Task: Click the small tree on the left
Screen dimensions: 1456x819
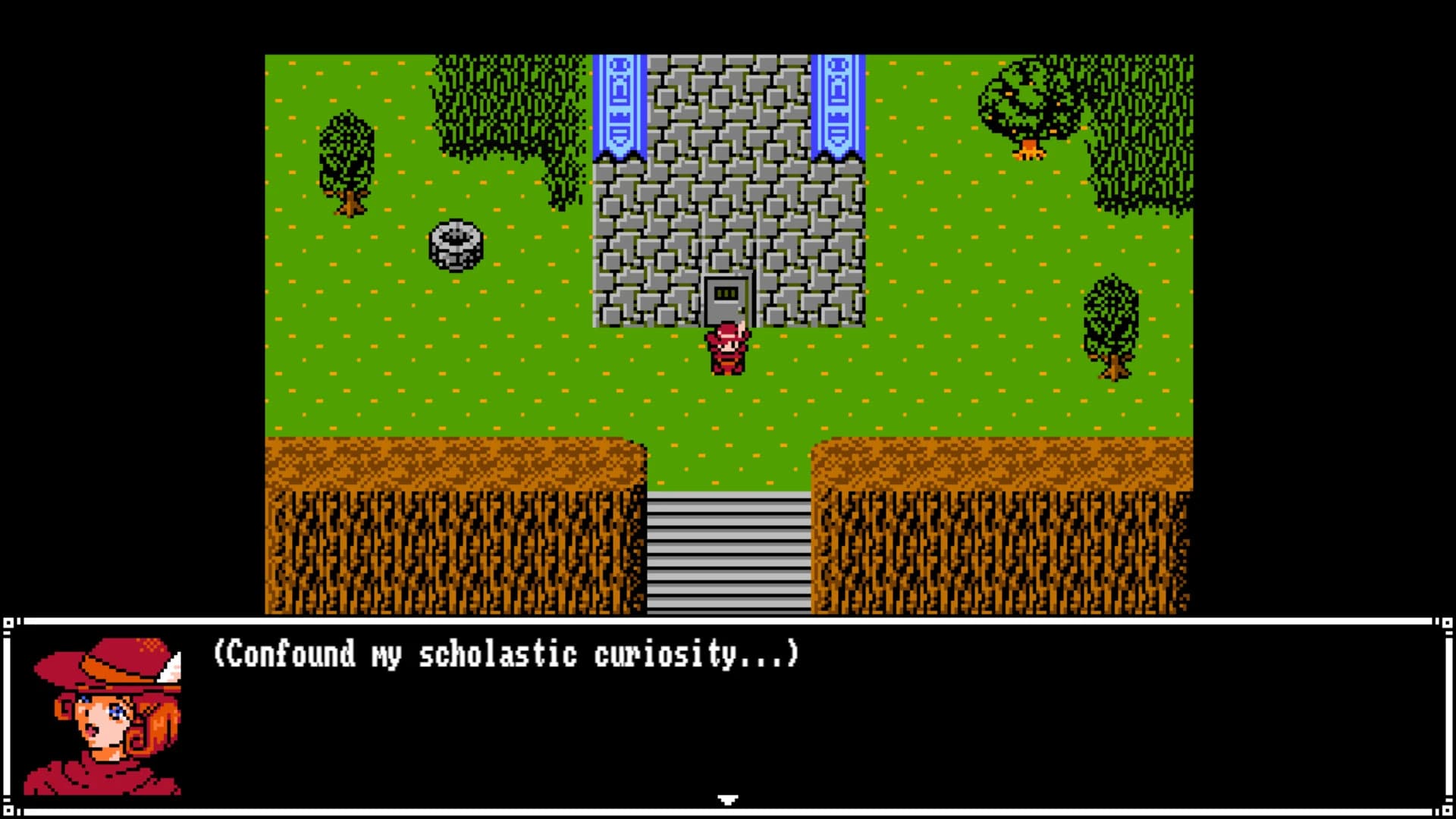Action: pyautogui.click(x=345, y=163)
